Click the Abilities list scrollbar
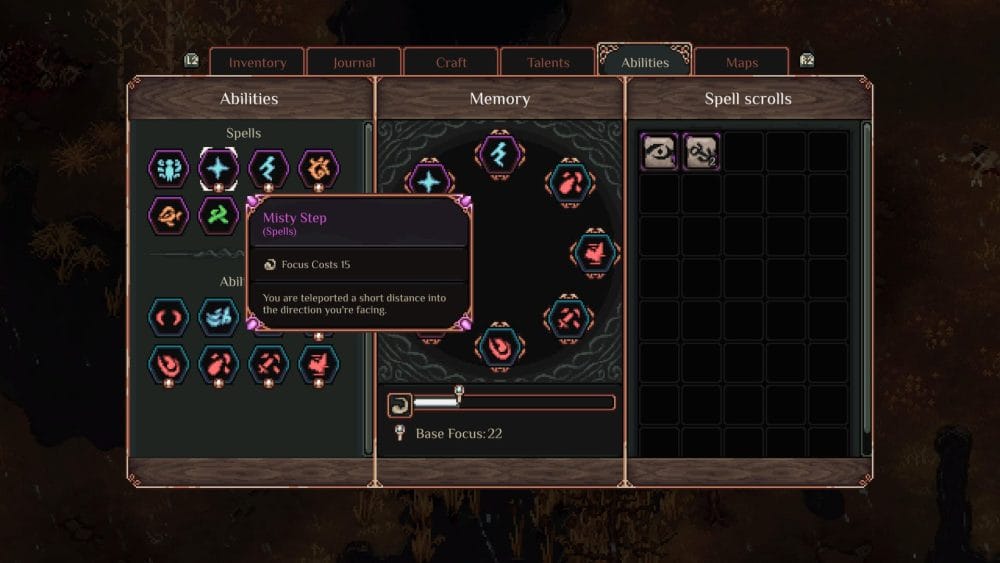The width and height of the screenshot is (1000, 563). [x=368, y=290]
